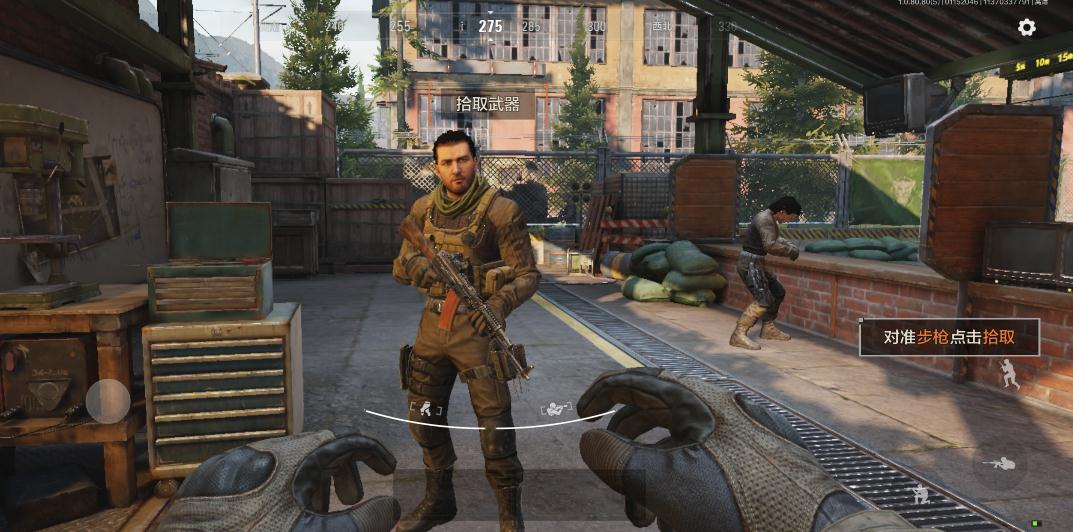Screen dimensions: 1073x532
Task: Tap the virtual movement joystick circle
Action: 108,402
